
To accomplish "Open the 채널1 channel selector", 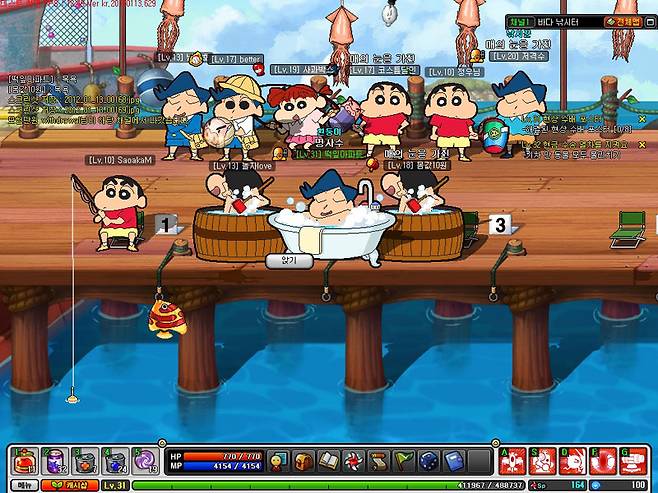I will coord(520,21).
